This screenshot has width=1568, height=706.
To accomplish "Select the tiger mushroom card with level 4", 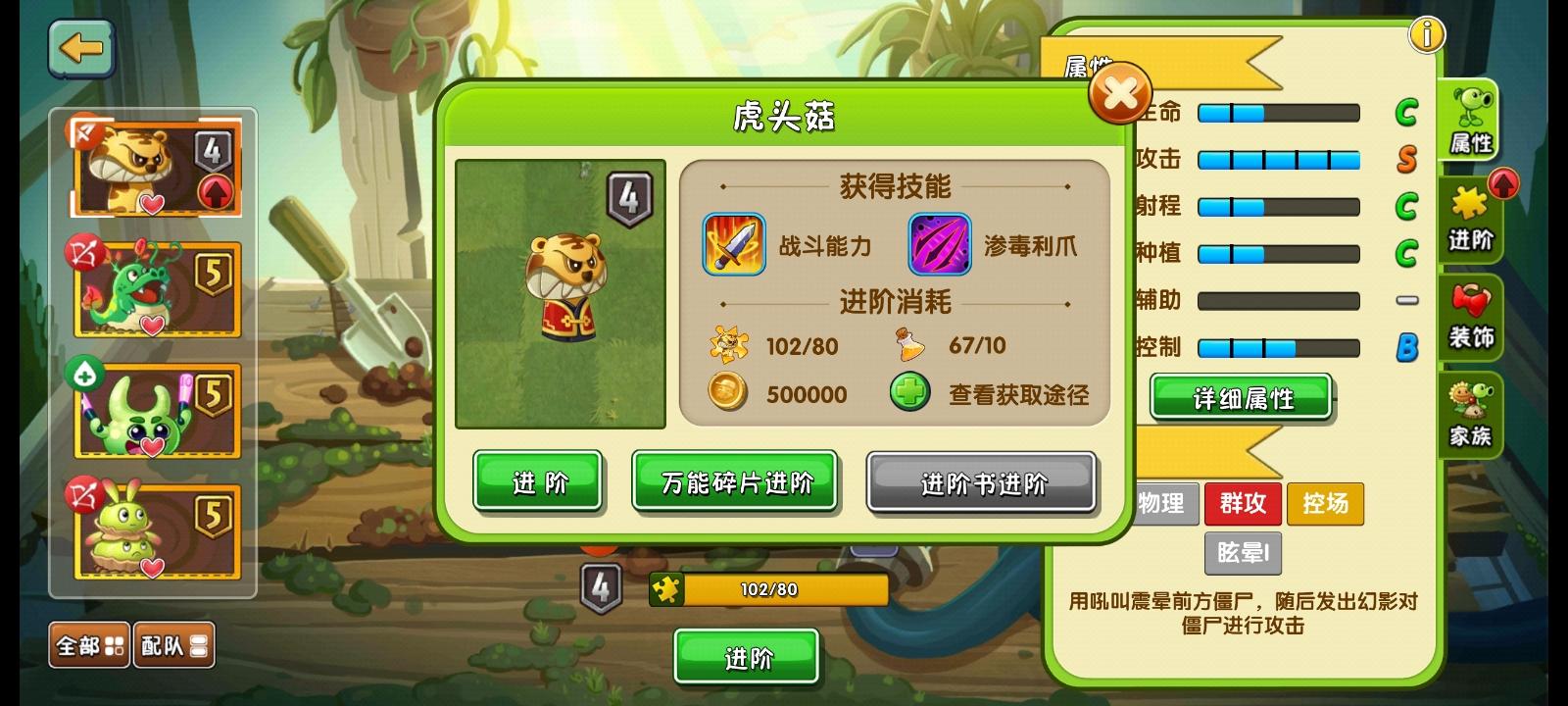I will pyautogui.click(x=153, y=168).
